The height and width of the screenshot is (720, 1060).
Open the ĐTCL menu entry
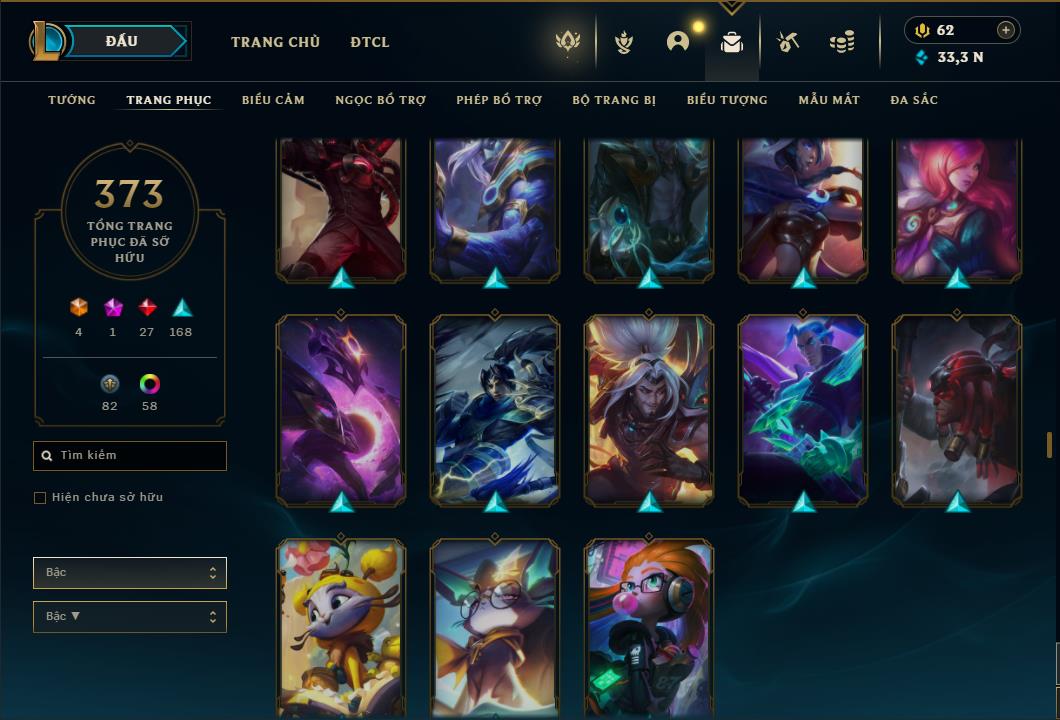click(x=370, y=42)
